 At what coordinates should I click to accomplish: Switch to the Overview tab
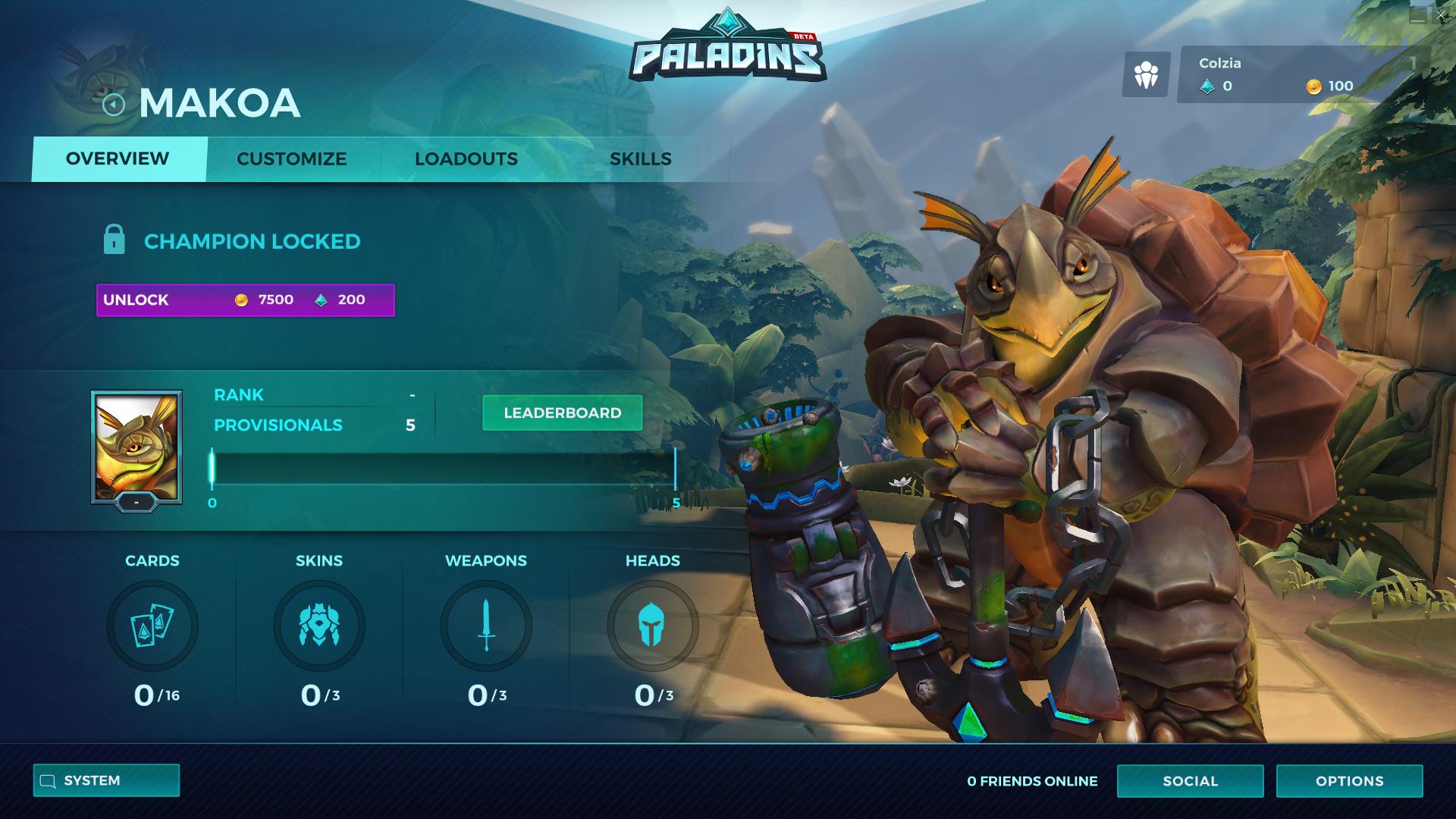118,159
